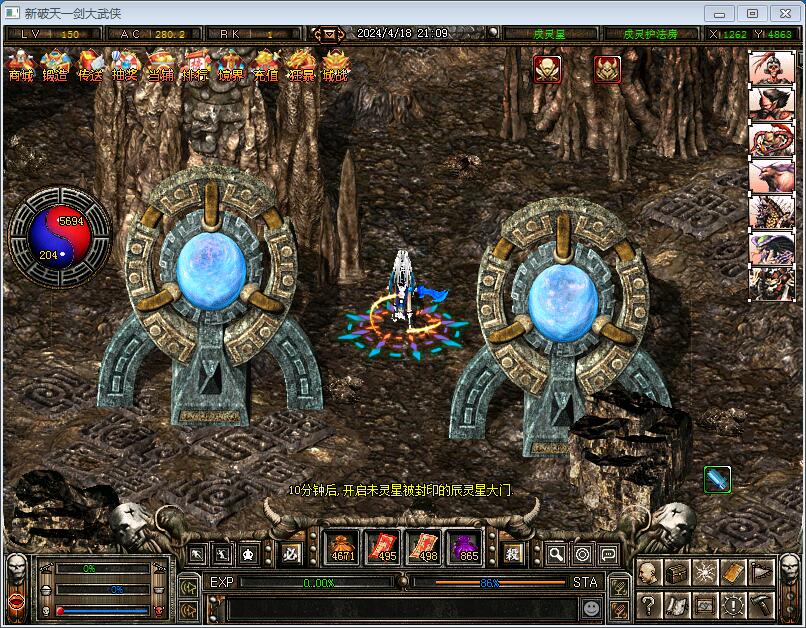
Task: Open the question mark help button
Action: (649, 604)
